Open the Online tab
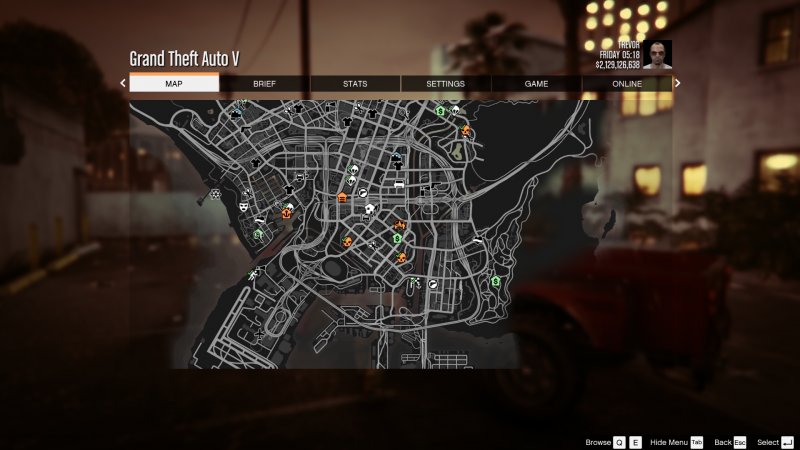This screenshot has height=450, width=800. click(627, 84)
